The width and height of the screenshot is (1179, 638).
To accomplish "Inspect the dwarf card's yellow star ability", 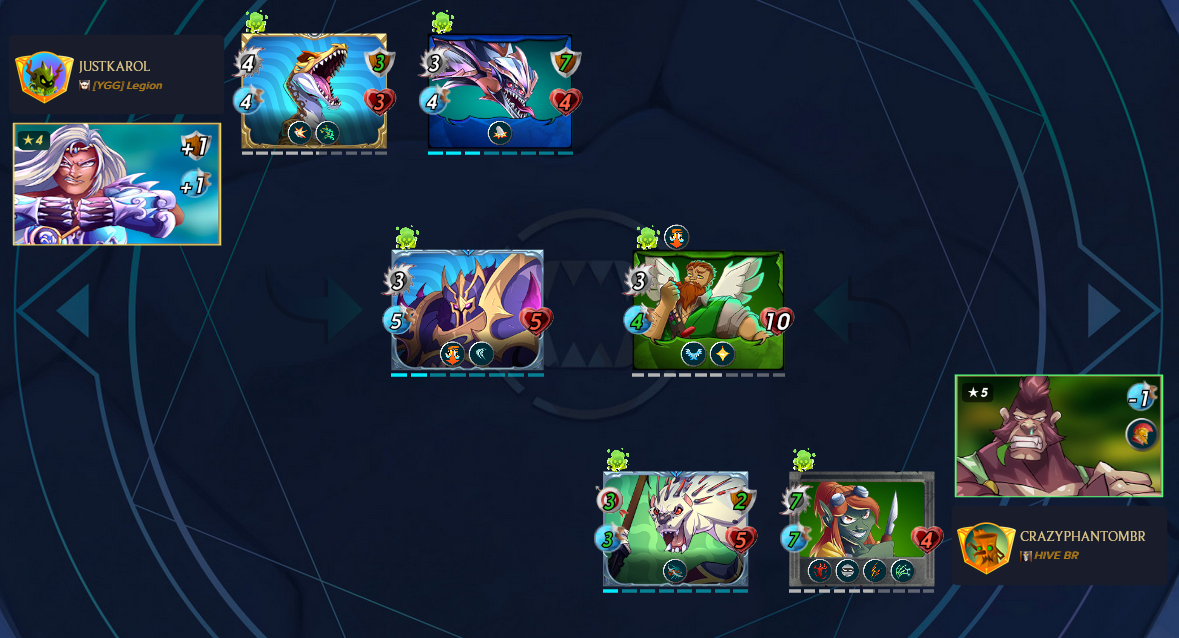I will tap(722, 353).
